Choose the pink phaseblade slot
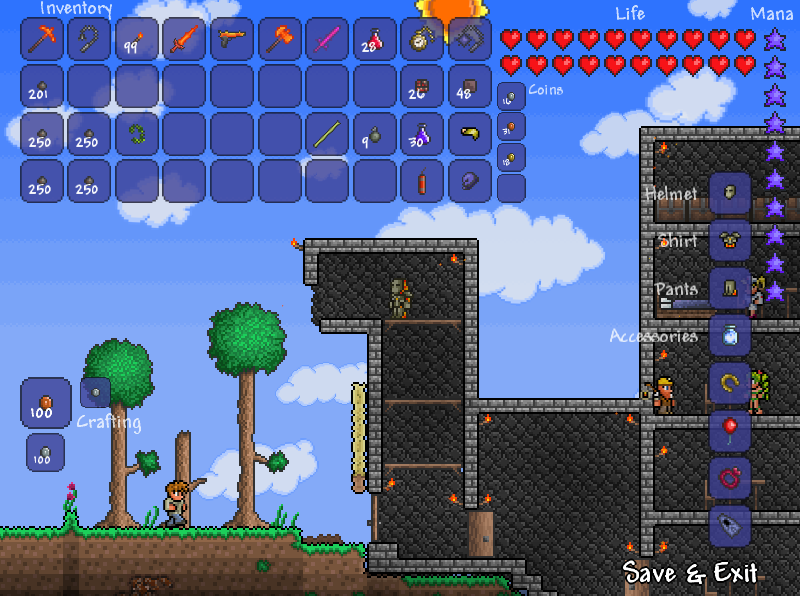Image resolution: width=800 pixels, height=596 pixels. coord(328,40)
